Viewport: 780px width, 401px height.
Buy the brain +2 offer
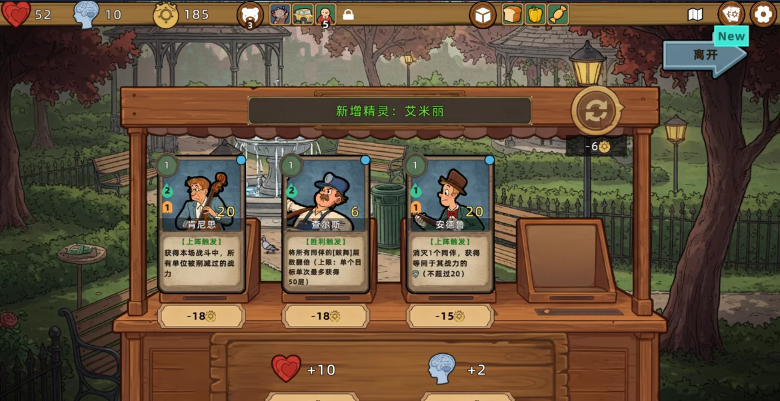(456, 369)
